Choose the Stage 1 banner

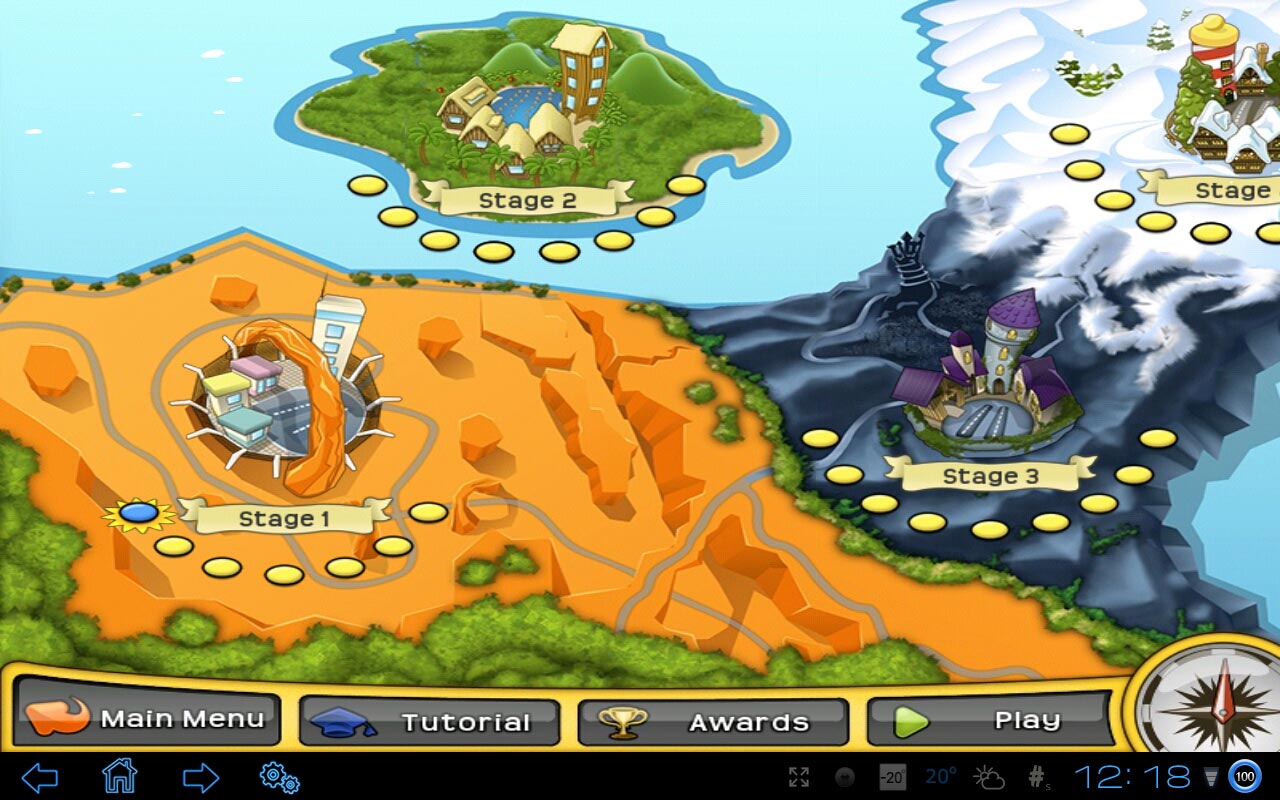tap(284, 518)
